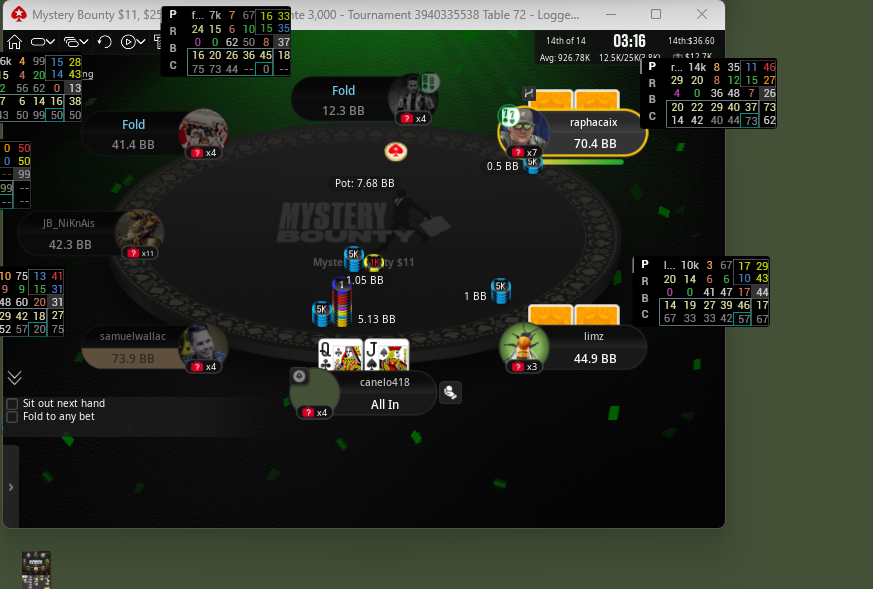Click canelo418's x4 bounty badge
The image size is (873, 589).
click(x=316, y=412)
